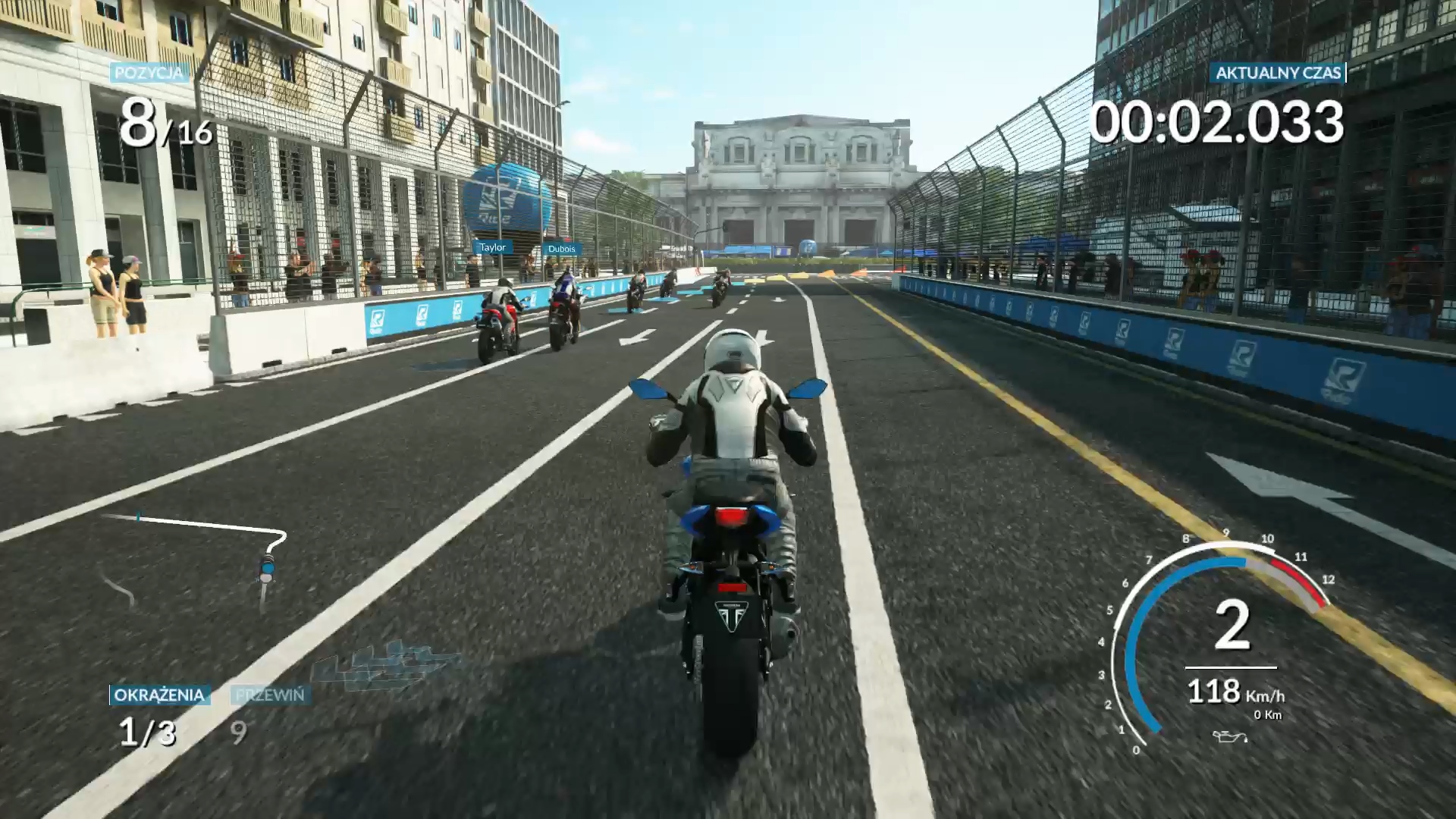This screenshot has width=1456, height=819.
Task: Select the Dubois rider name tag
Action: point(561,249)
